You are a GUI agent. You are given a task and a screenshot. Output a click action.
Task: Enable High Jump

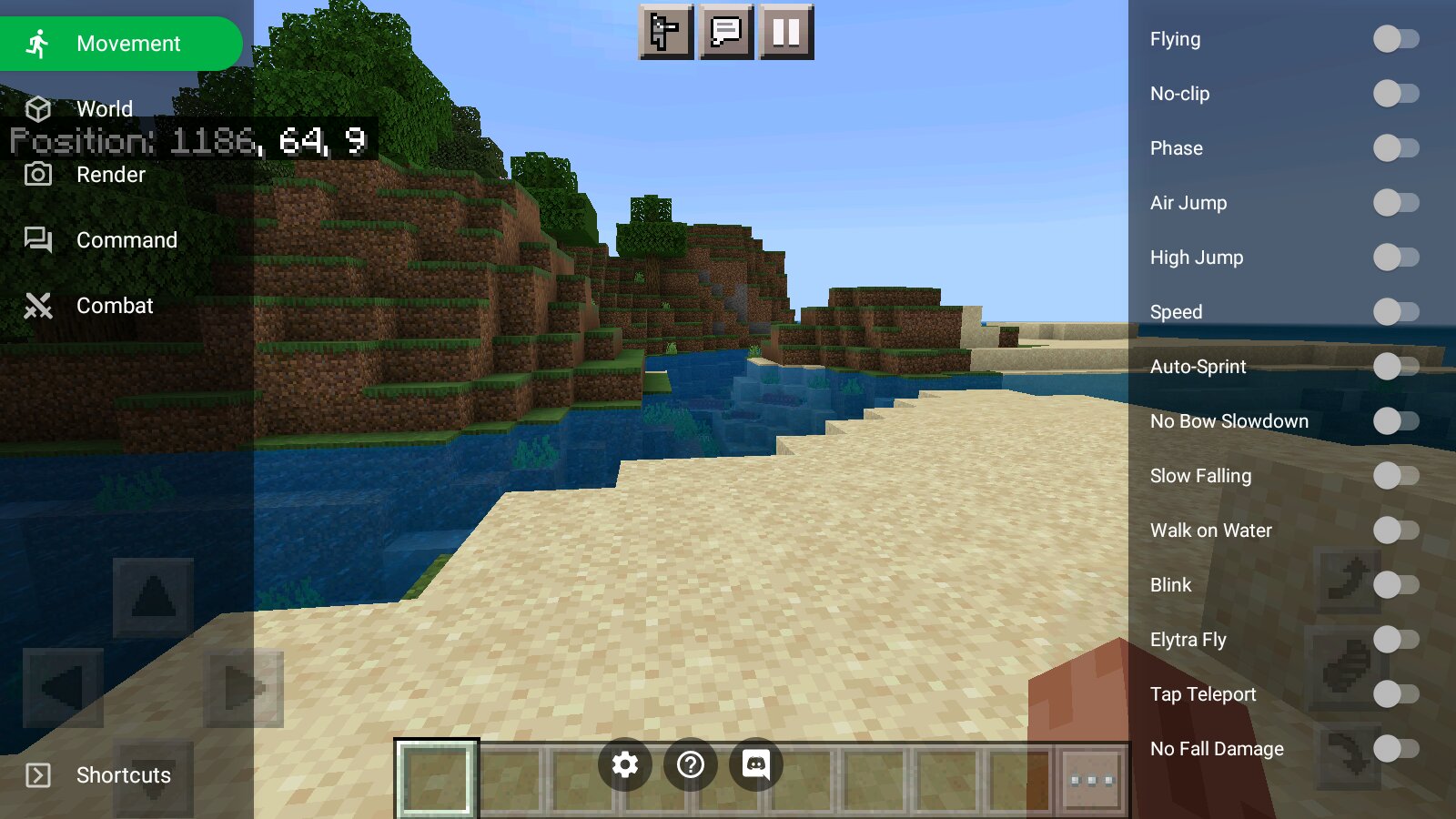tap(1395, 258)
